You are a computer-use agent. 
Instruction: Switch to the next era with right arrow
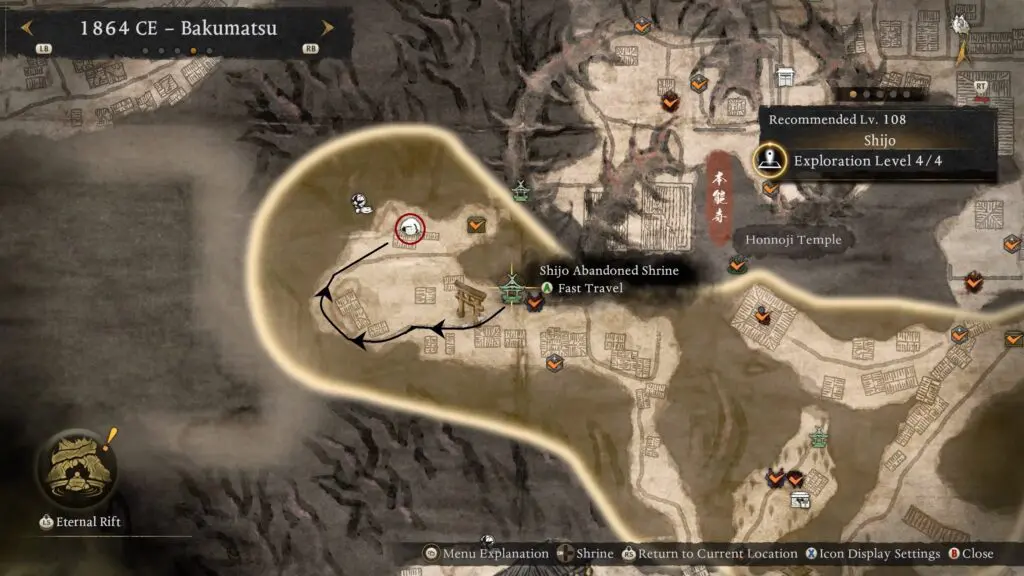point(326,29)
